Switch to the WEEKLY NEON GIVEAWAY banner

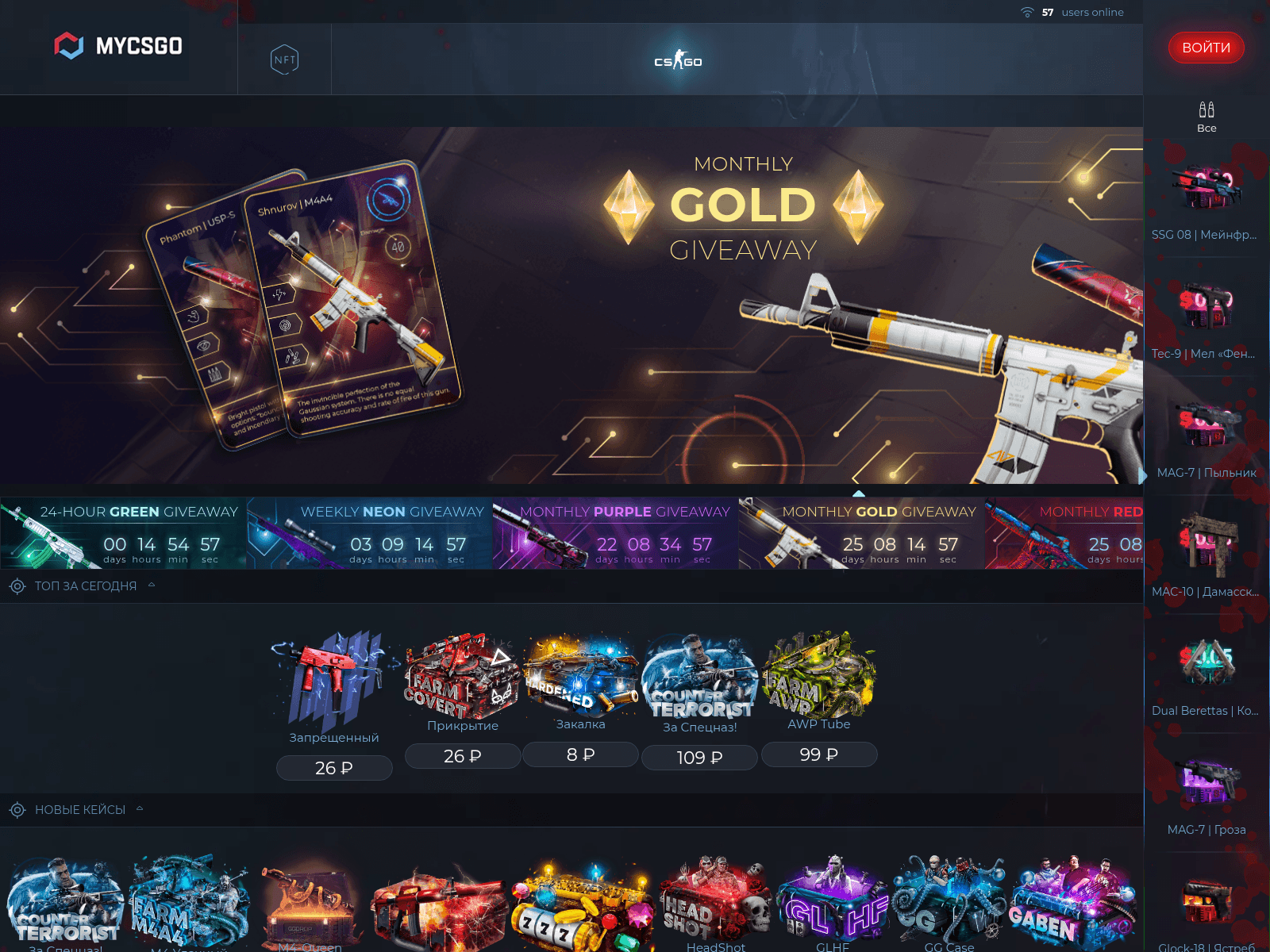click(369, 533)
